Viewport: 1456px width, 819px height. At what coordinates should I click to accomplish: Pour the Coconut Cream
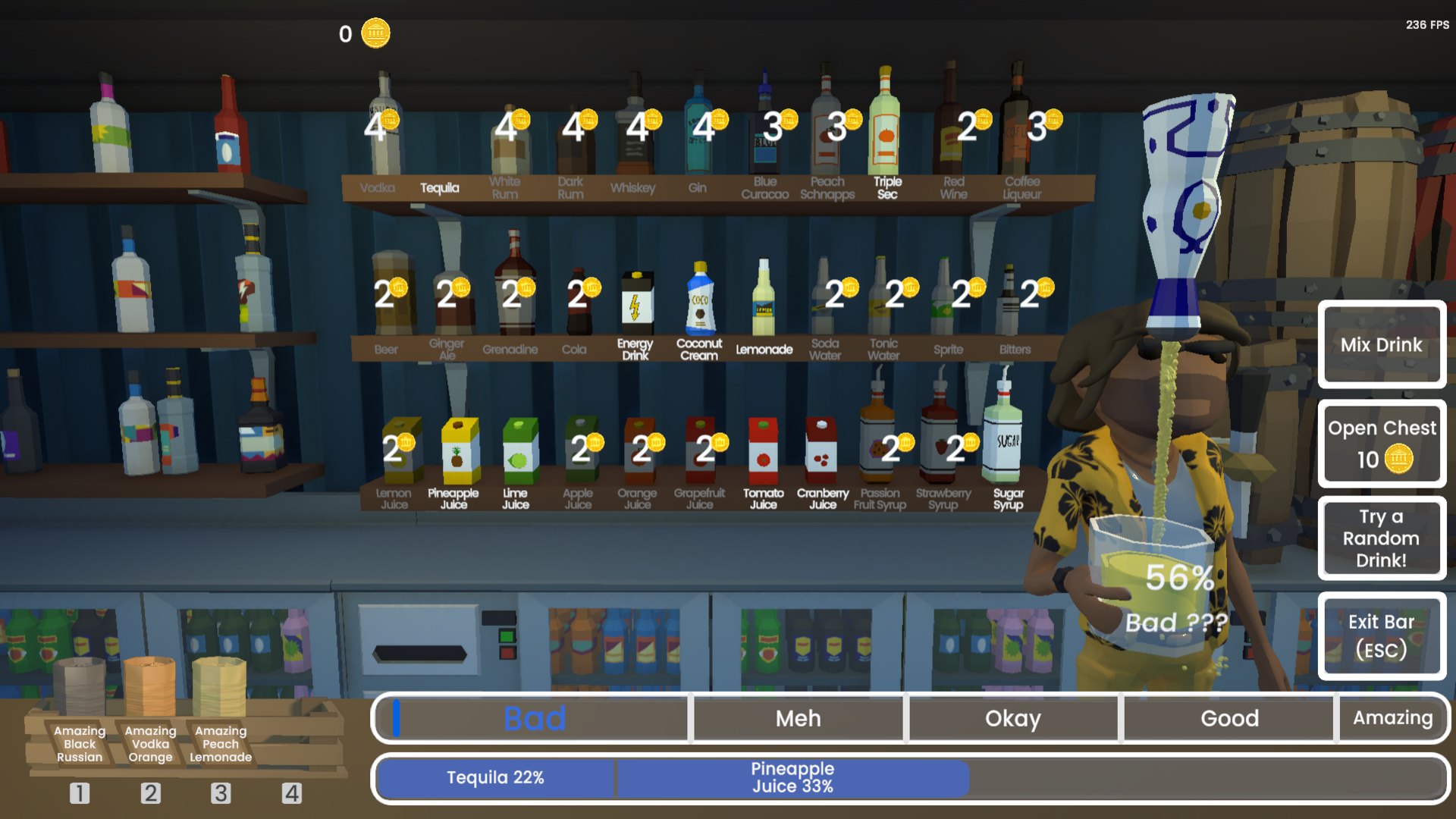click(699, 303)
